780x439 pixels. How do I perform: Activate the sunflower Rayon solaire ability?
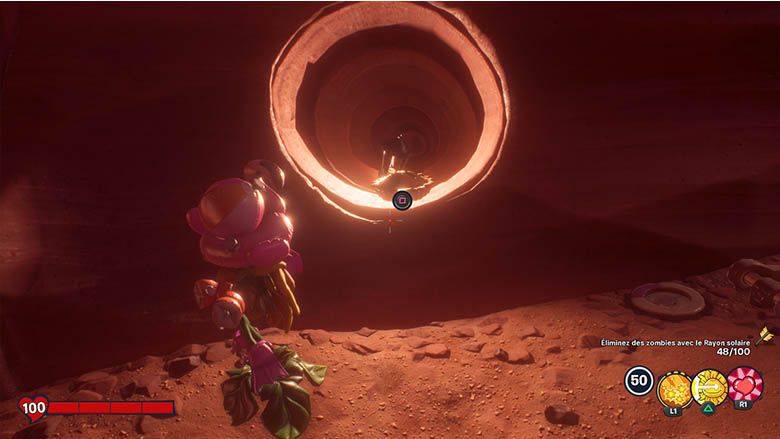(709, 385)
